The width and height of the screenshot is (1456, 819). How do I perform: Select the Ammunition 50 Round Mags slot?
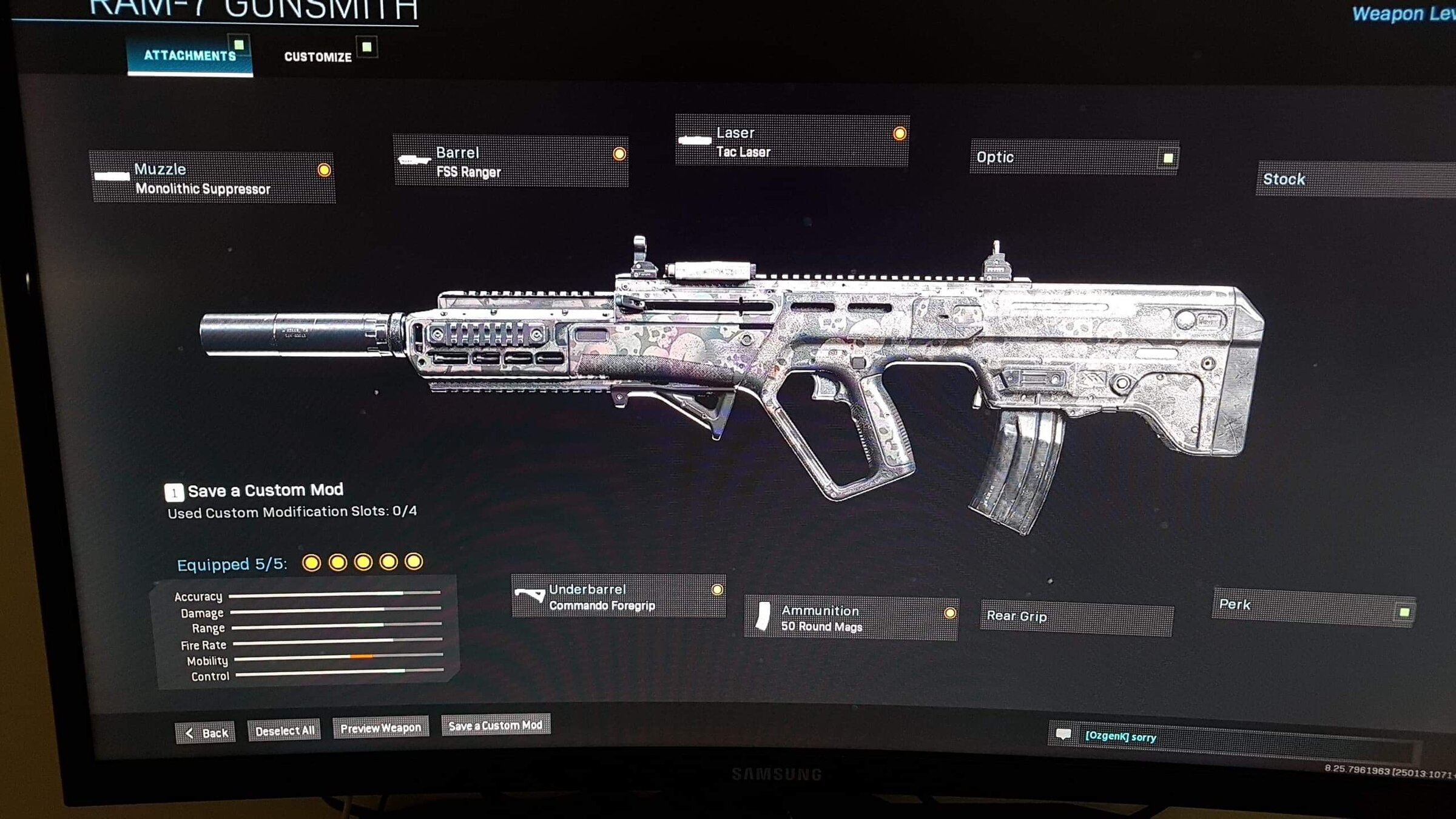[x=851, y=618]
